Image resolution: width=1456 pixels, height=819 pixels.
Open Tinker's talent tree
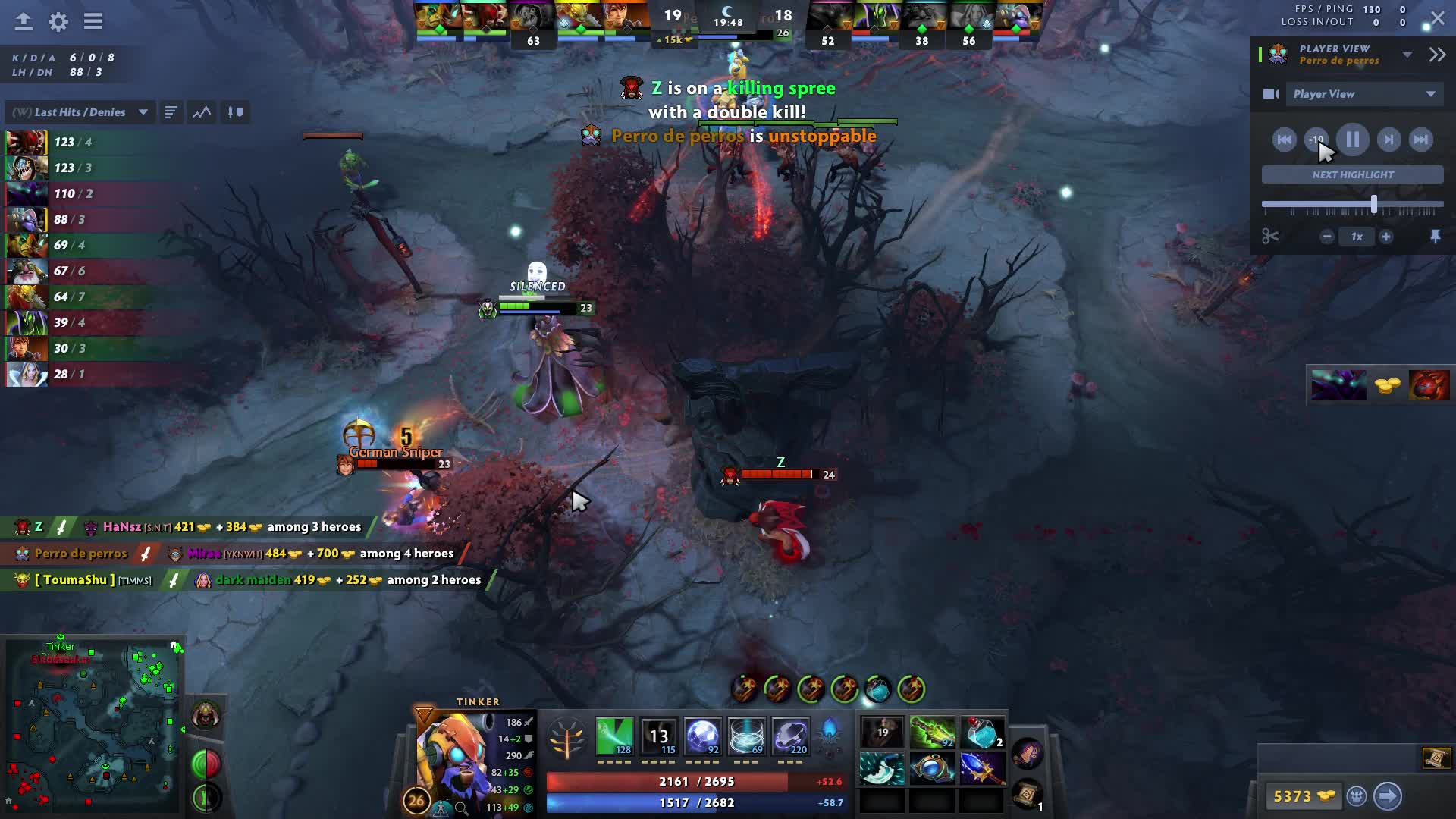566,738
